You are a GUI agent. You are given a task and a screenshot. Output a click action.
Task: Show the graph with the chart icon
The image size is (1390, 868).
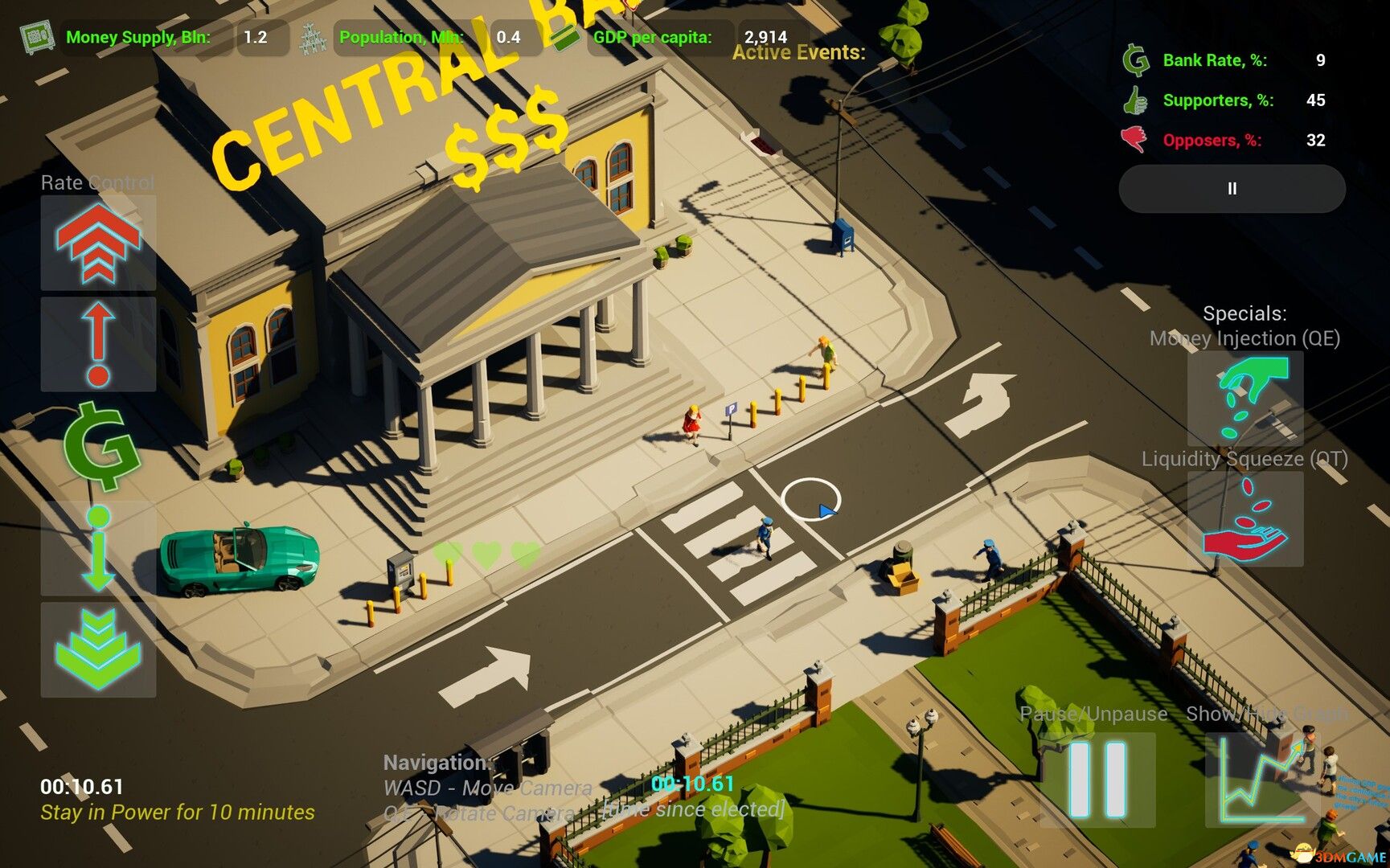pyautogui.click(x=1261, y=779)
